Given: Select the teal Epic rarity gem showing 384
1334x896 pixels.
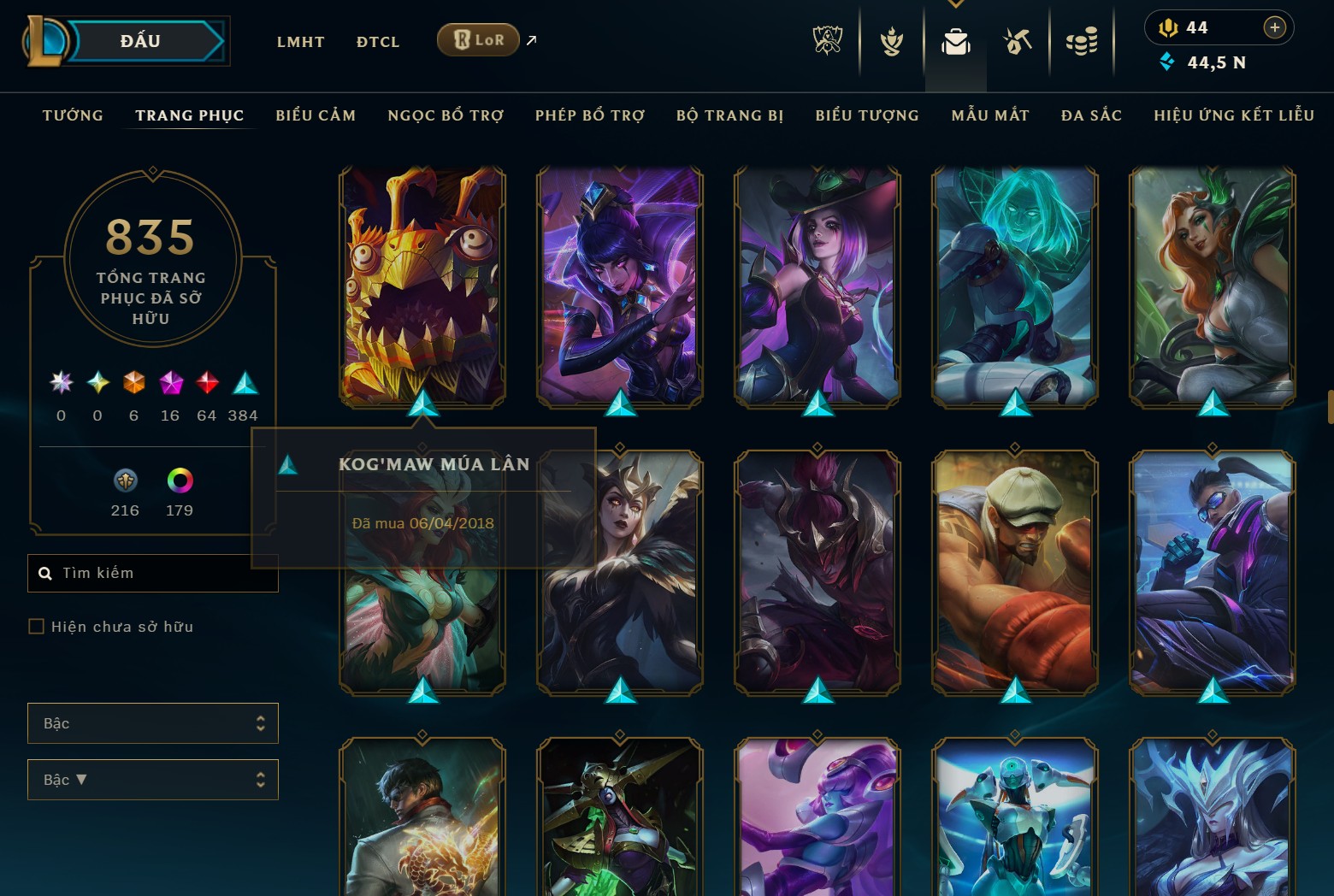Looking at the screenshot, I should pyautogui.click(x=245, y=384).
